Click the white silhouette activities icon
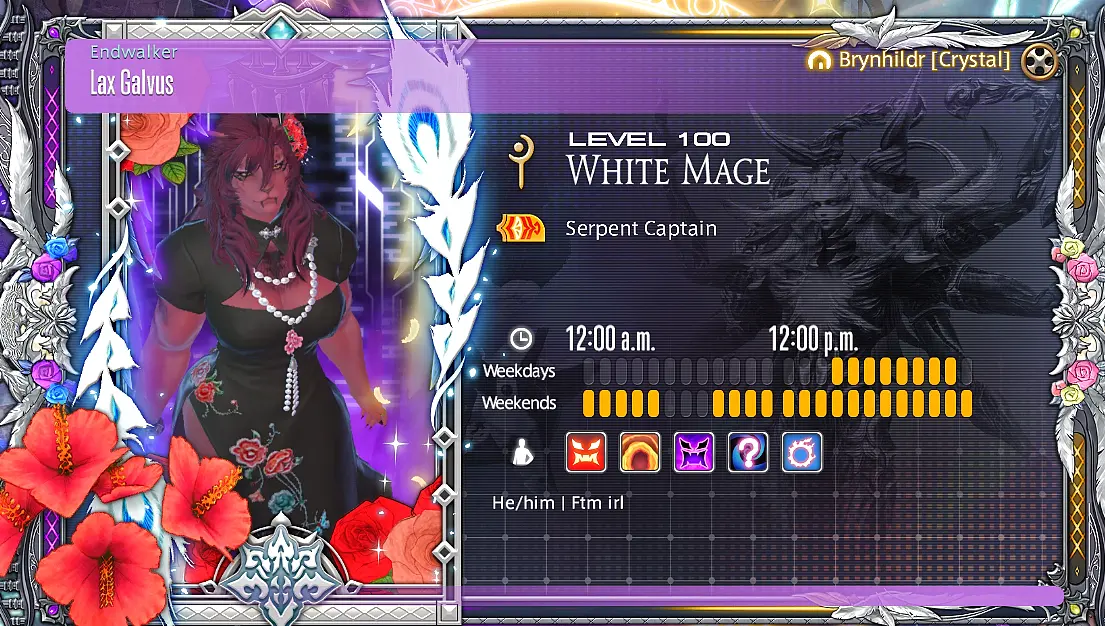This screenshot has width=1105, height=626. click(x=521, y=453)
